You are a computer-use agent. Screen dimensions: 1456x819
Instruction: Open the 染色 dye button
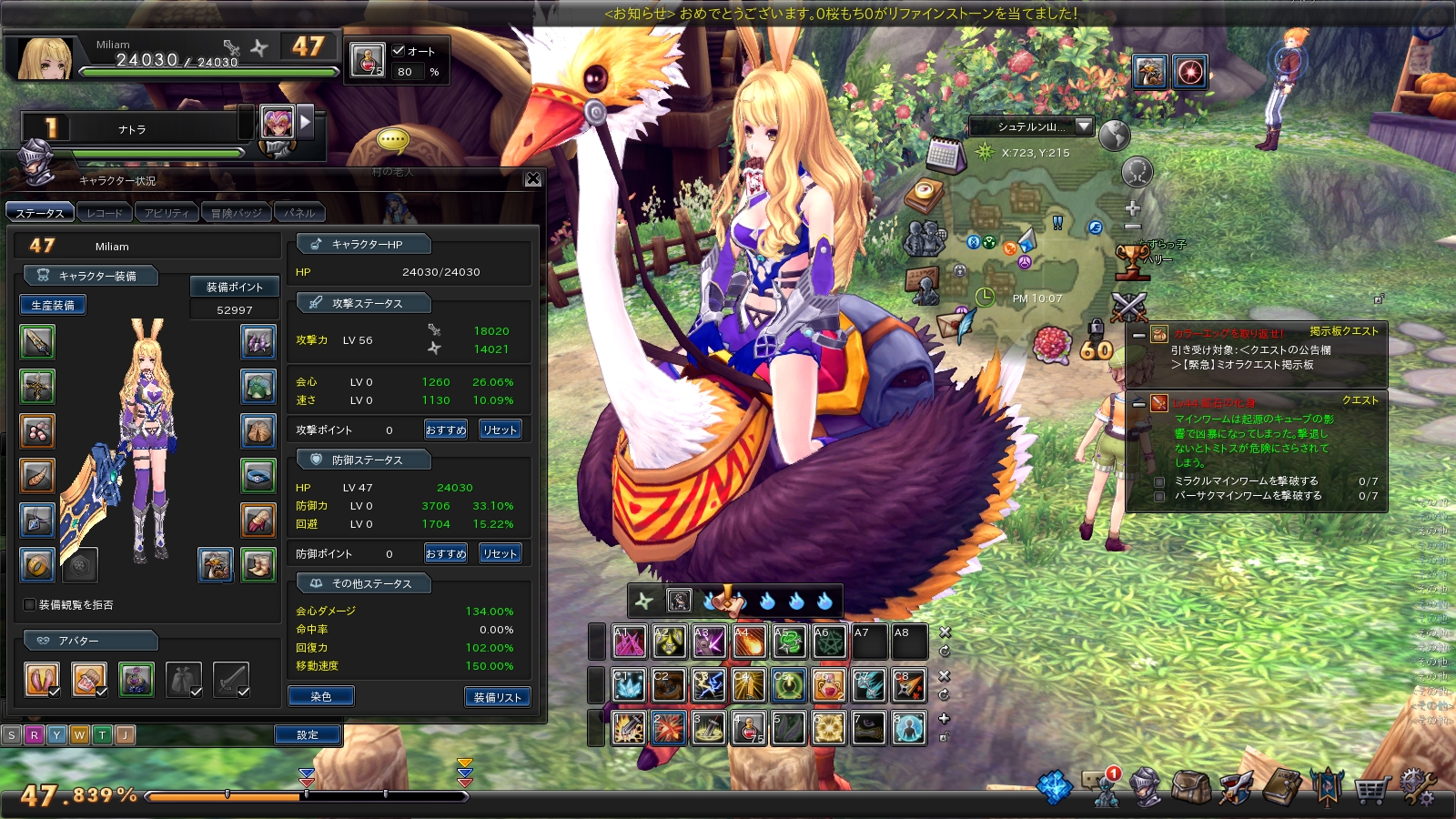[x=320, y=696]
